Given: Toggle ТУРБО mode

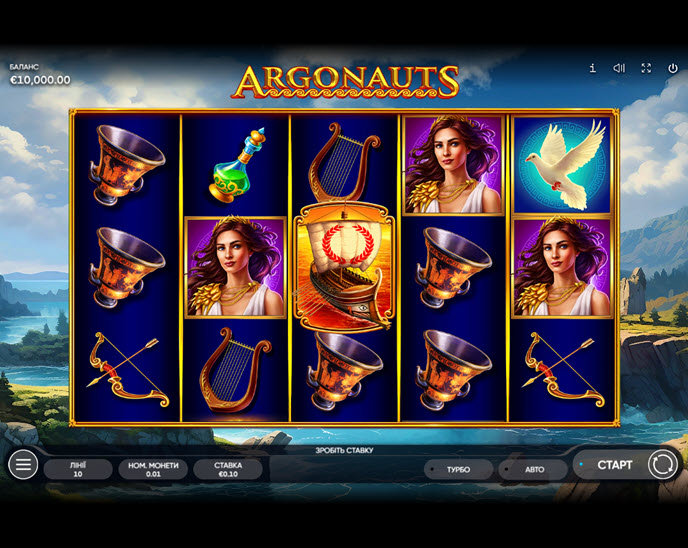Looking at the screenshot, I should point(458,469).
